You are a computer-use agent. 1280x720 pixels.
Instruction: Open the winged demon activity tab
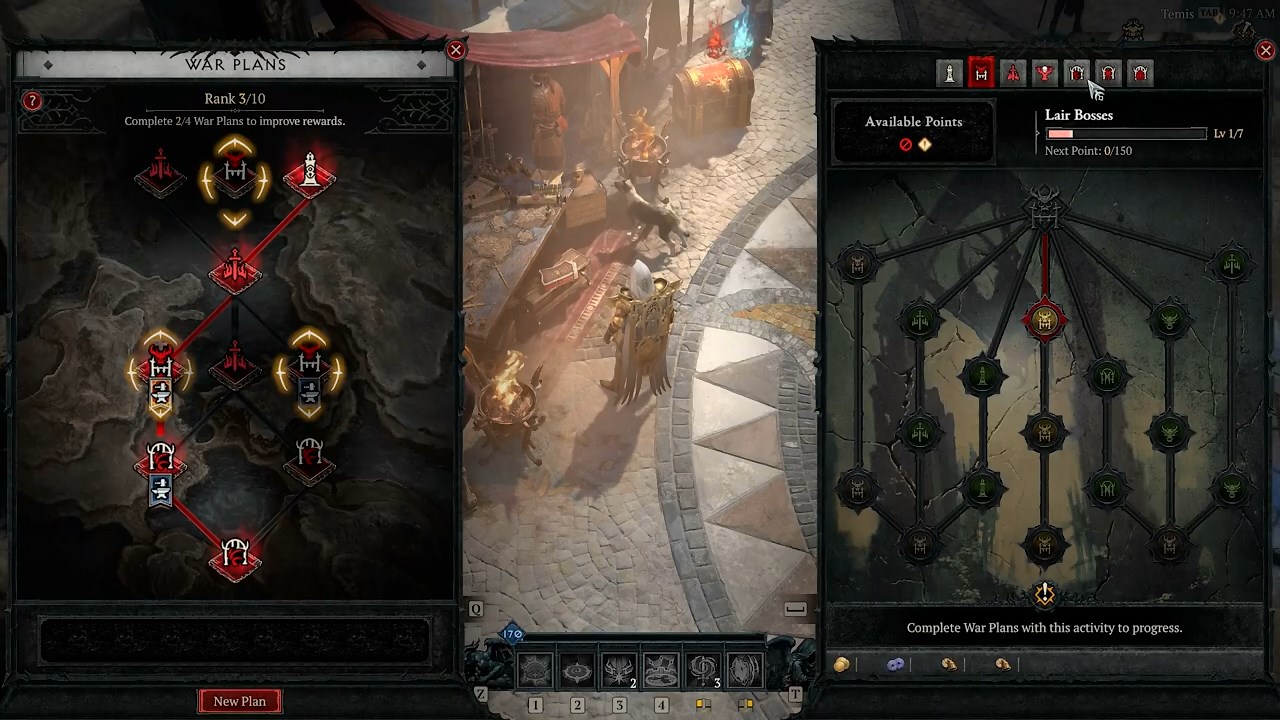[x=1045, y=73]
